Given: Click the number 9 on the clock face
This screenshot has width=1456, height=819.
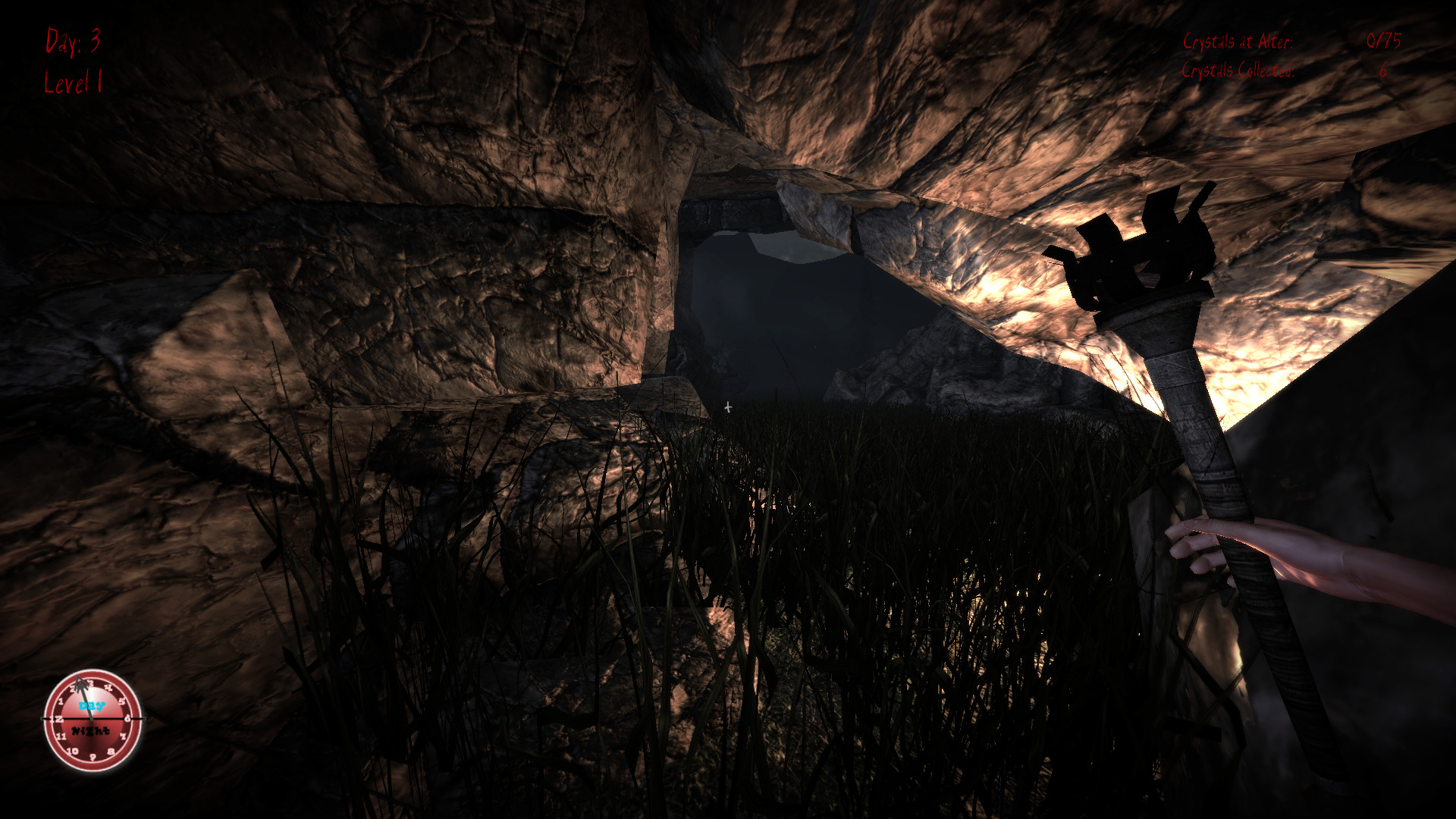Looking at the screenshot, I should pyautogui.click(x=93, y=757).
